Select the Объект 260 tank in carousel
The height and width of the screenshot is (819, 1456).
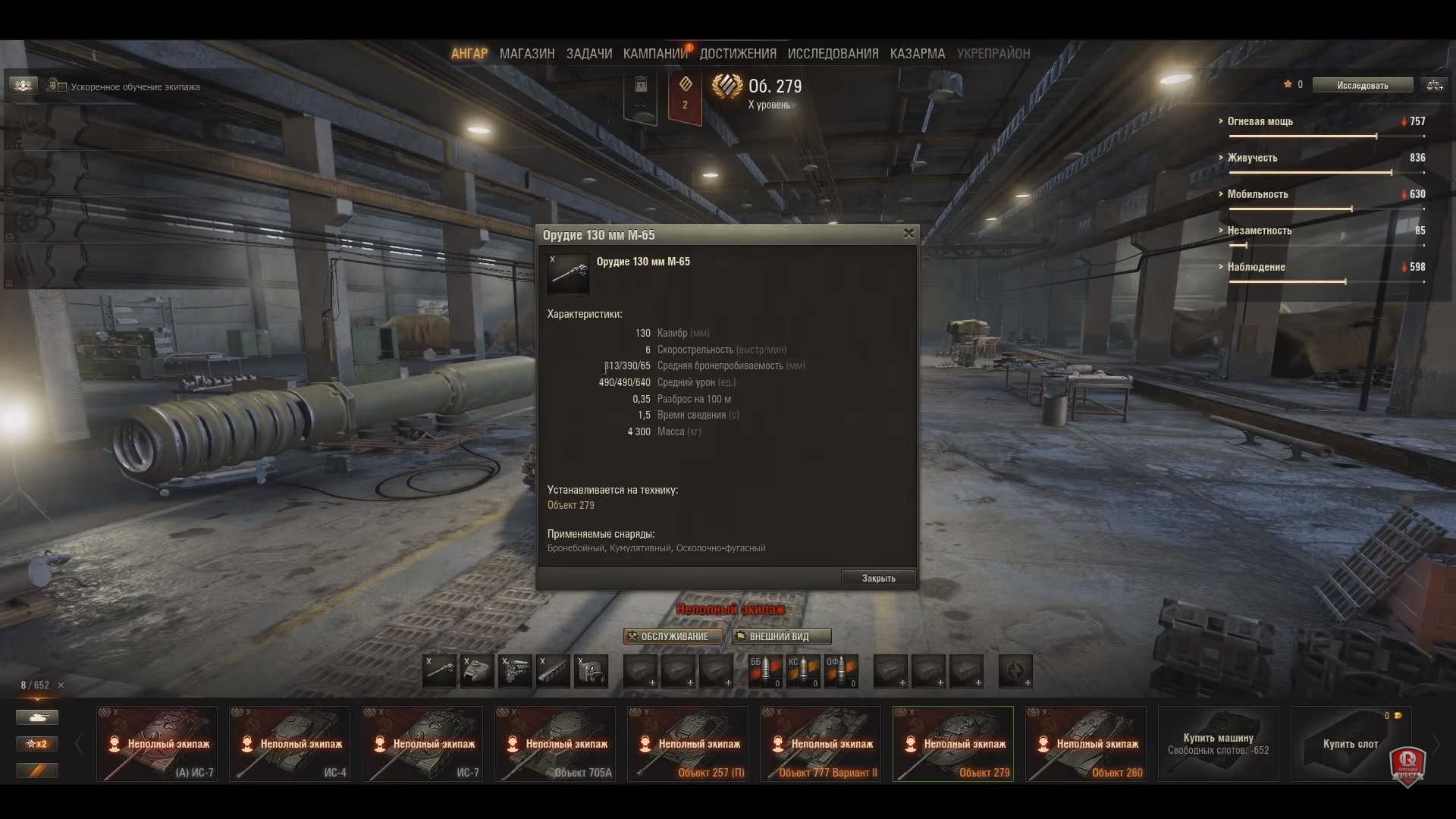pos(1085,744)
